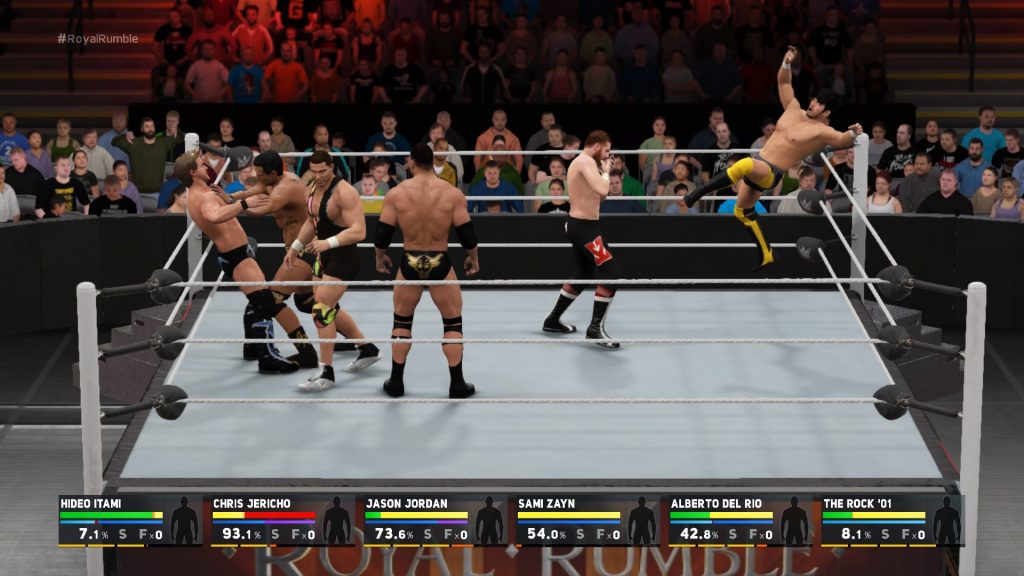This screenshot has height=576, width=1024.
Task: Choose the Jason Jordan status panel
Action: pos(434,520)
